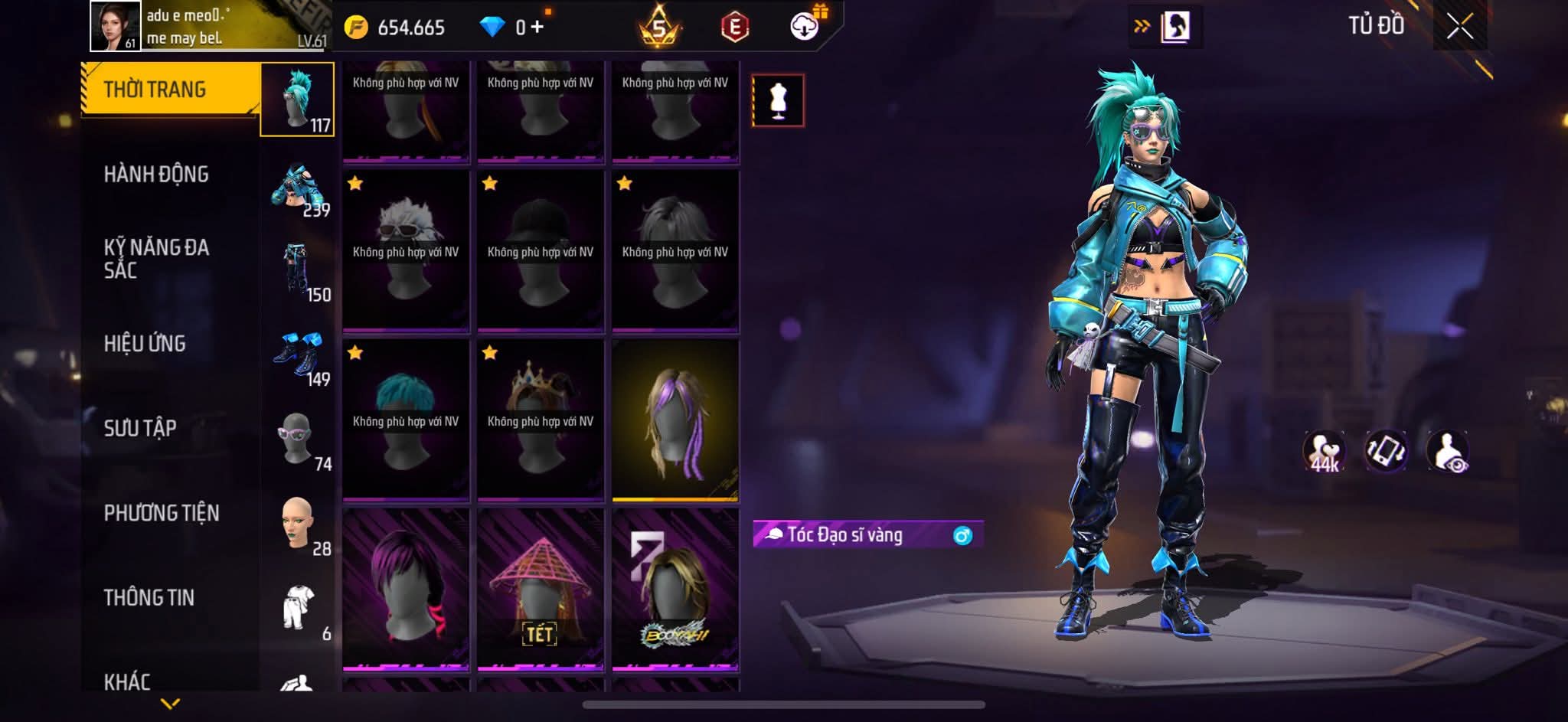Open the Hành Động category
This screenshot has width=1568, height=722.
click(x=156, y=175)
